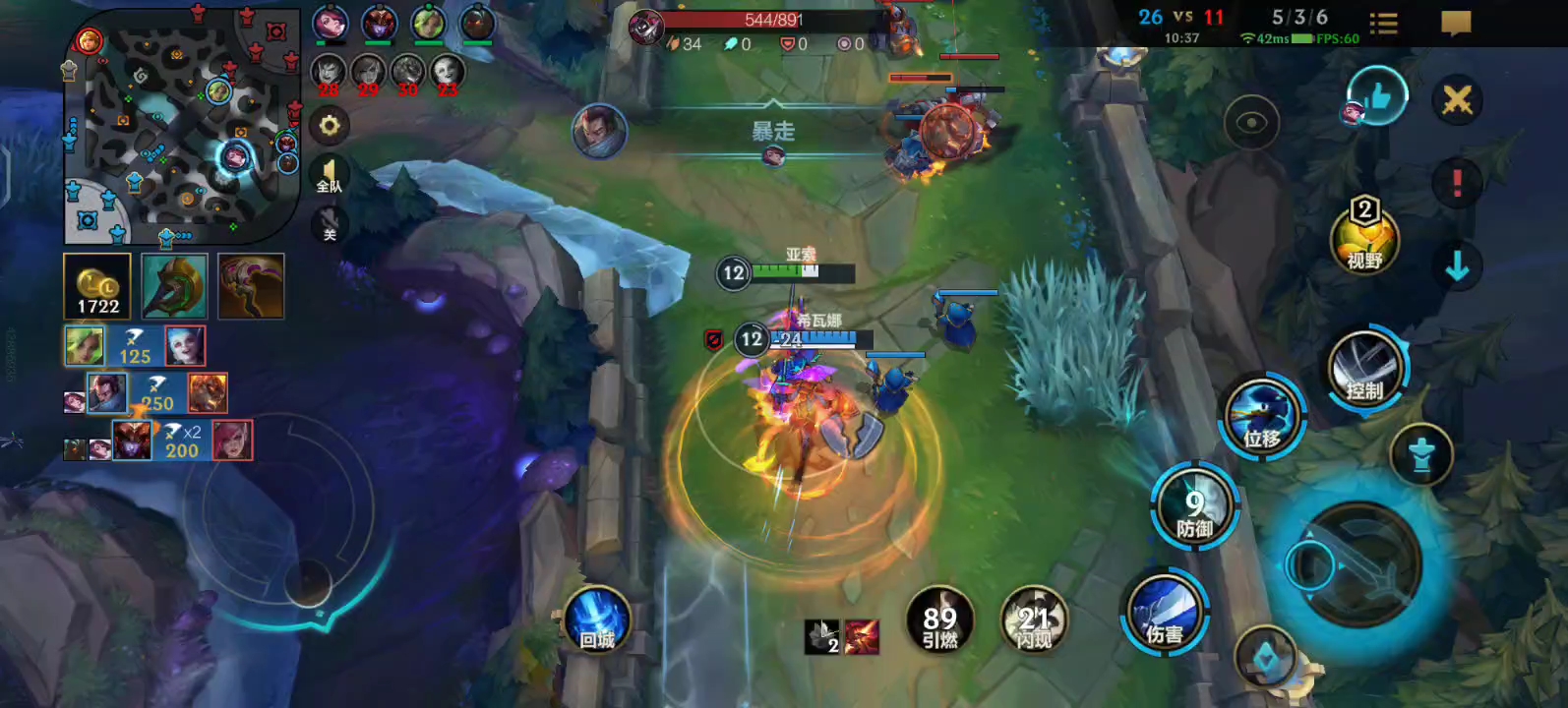Trigger the 防御 defense ability
1568x708 pixels.
tap(1195, 508)
